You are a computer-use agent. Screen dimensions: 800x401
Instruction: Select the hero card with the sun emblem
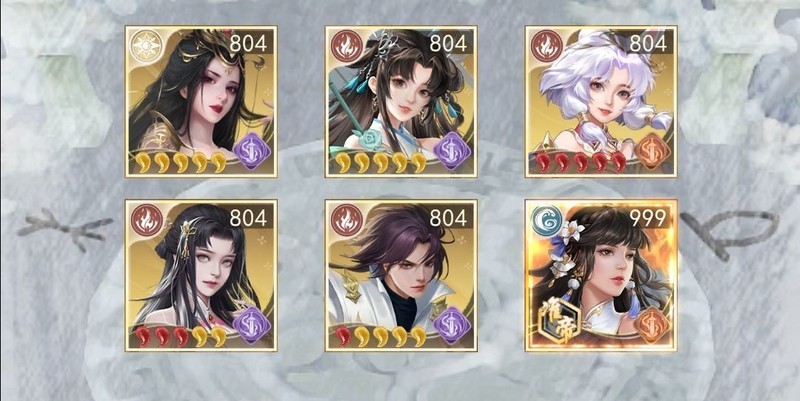201,102
